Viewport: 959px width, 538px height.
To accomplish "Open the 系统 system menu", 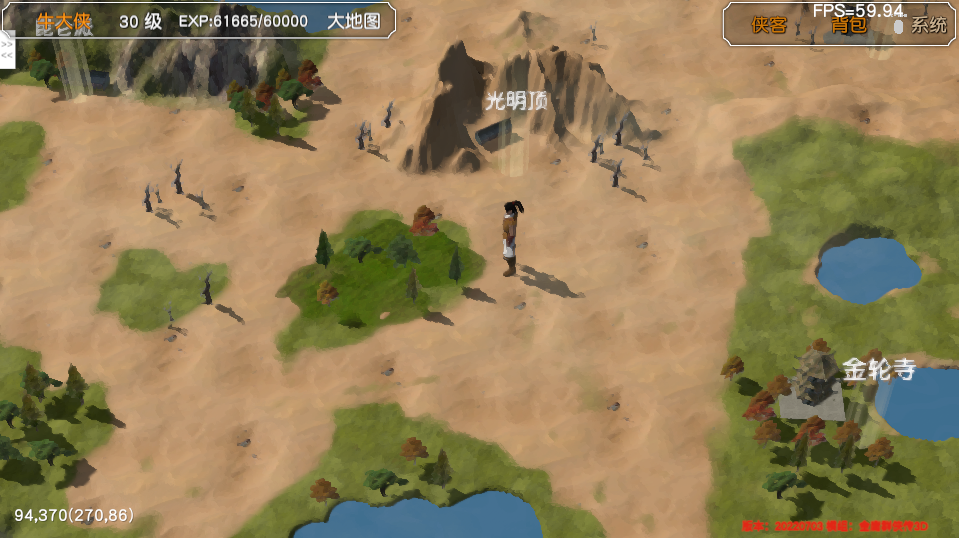I will [927, 26].
